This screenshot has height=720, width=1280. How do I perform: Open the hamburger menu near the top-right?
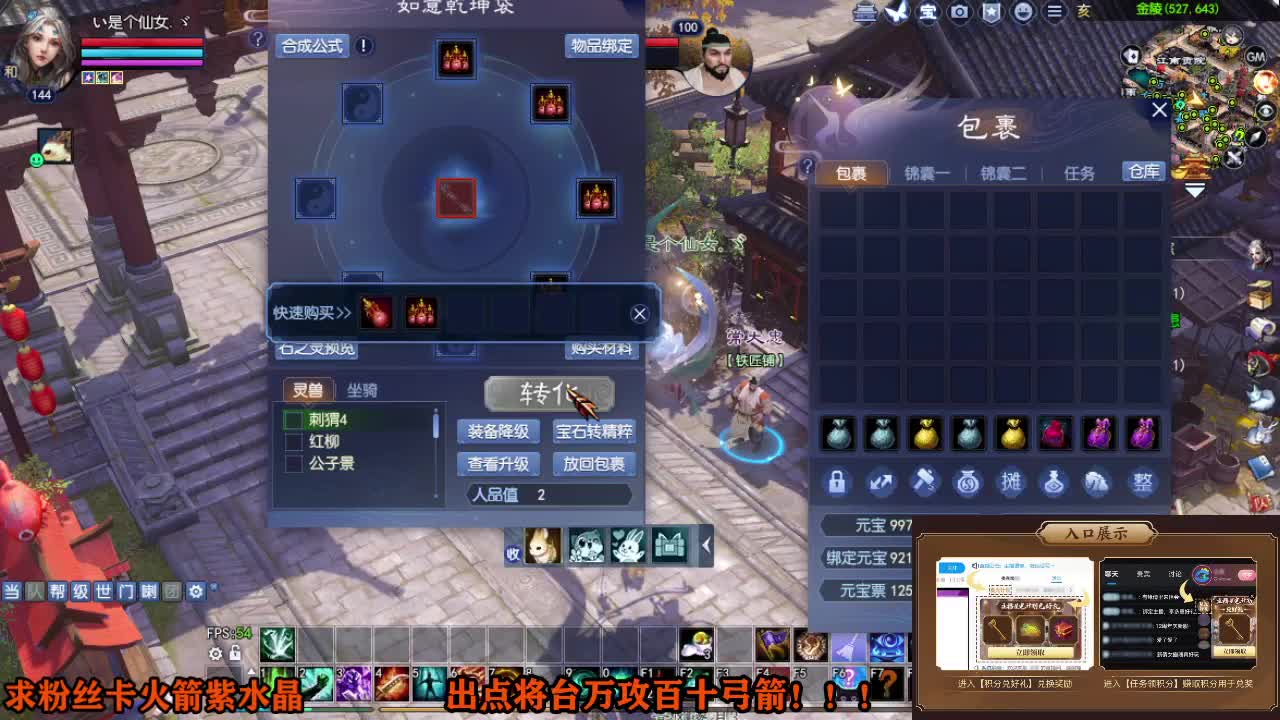coord(1055,12)
